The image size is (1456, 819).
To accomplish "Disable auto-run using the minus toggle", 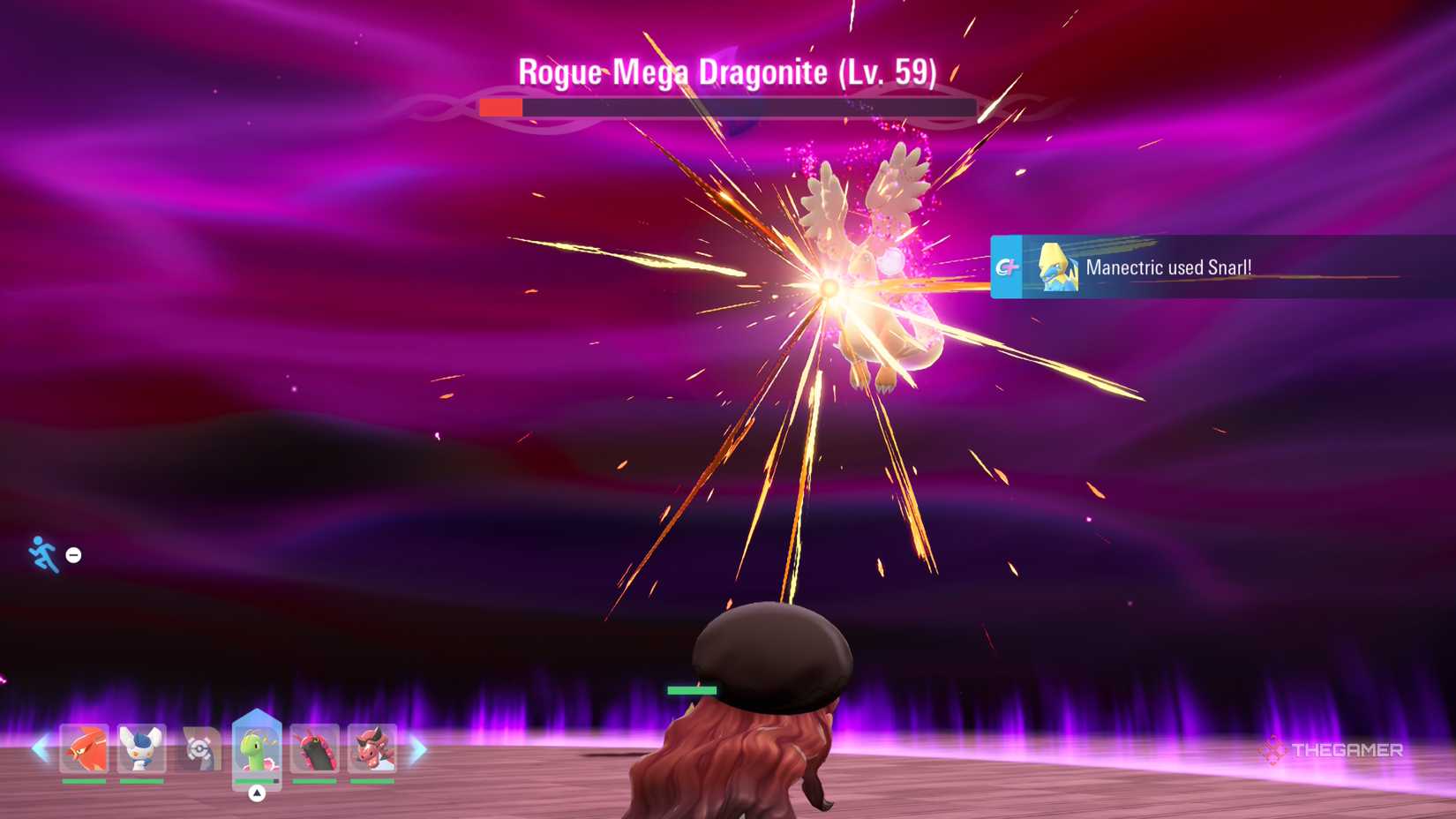I will (x=73, y=555).
